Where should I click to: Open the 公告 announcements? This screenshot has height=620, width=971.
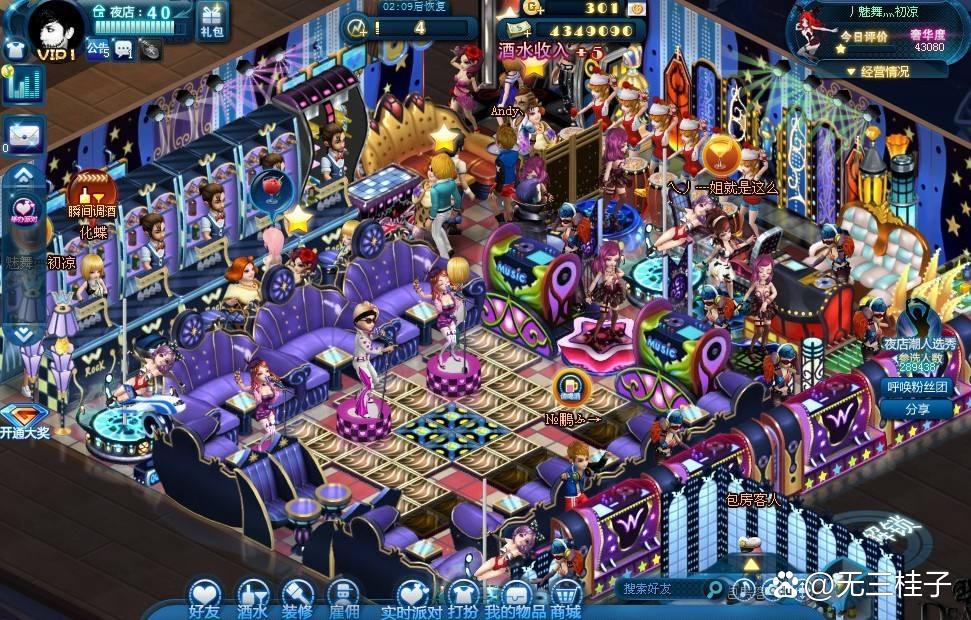(97, 47)
